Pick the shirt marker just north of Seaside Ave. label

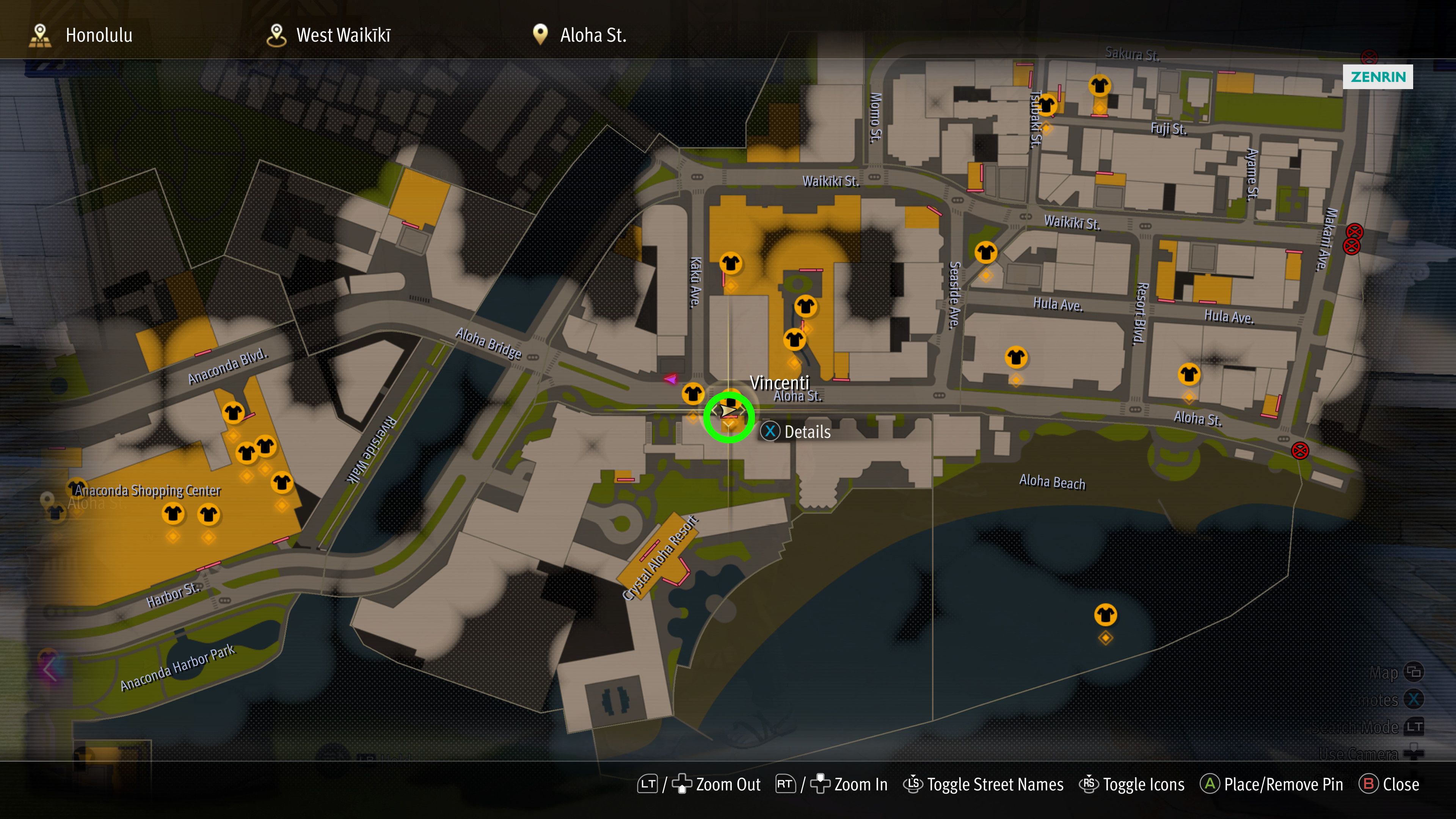point(986,252)
